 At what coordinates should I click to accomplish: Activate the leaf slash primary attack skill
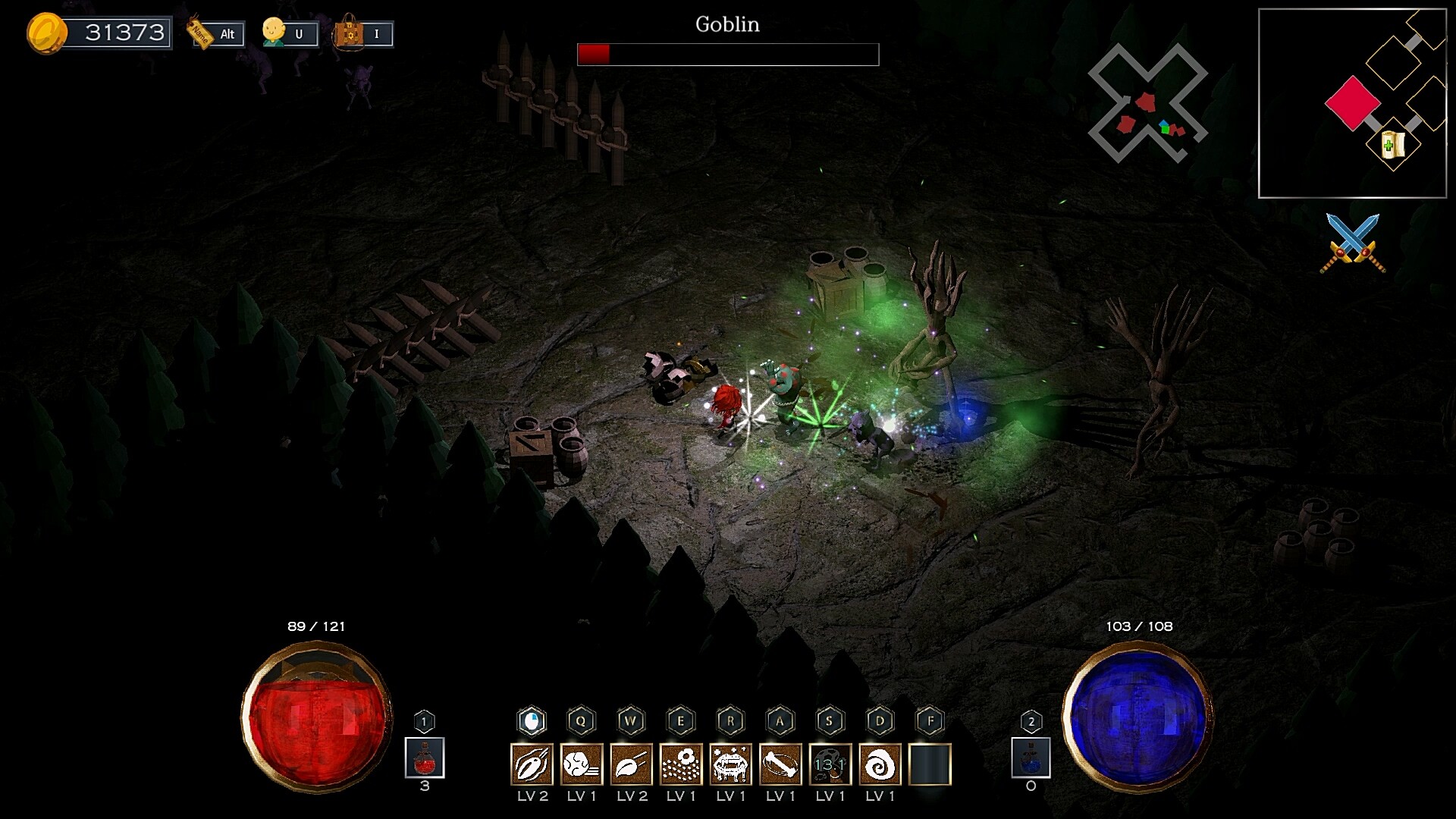pyautogui.click(x=532, y=764)
